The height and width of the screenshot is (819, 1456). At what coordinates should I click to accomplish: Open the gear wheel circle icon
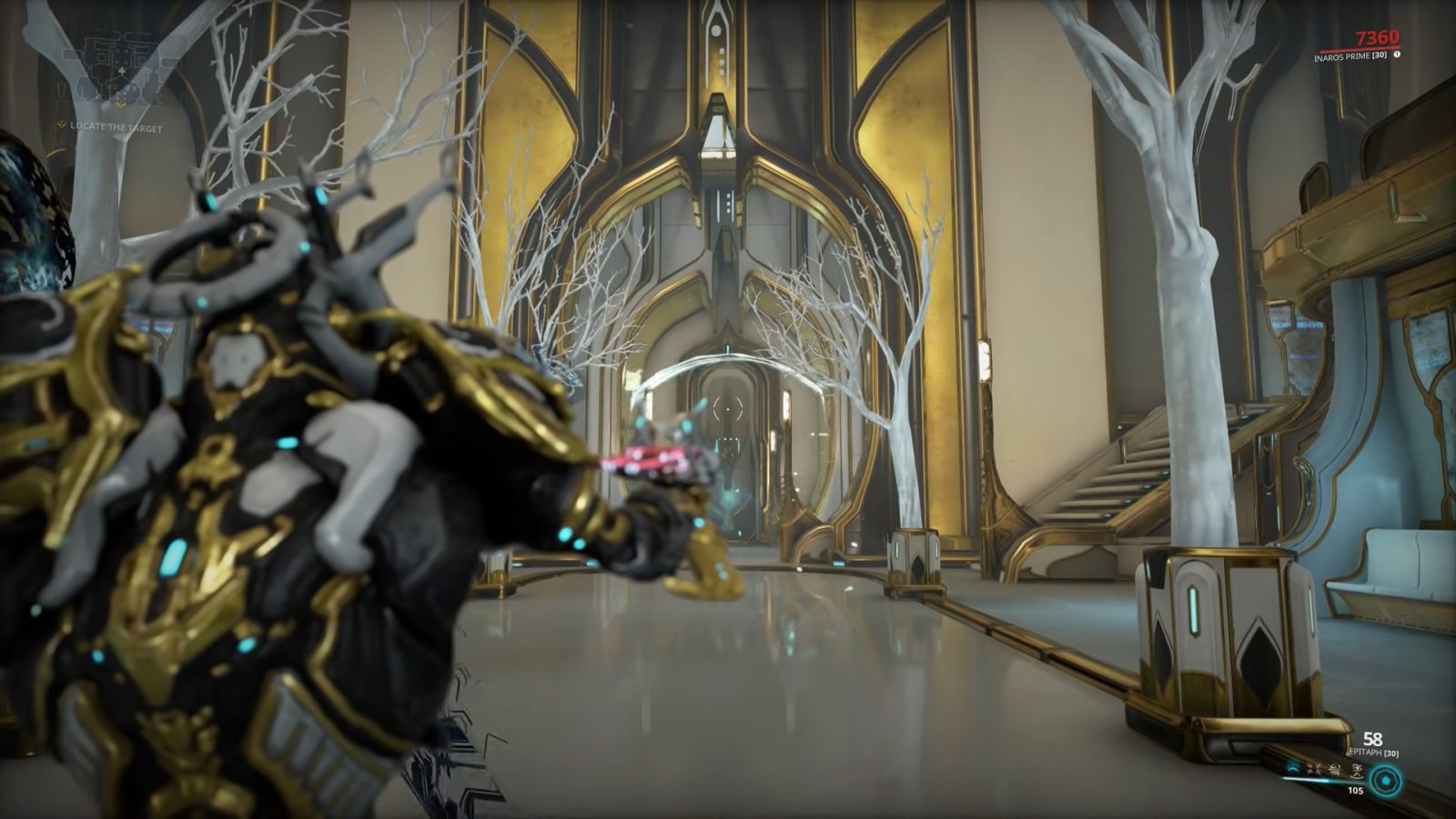coord(1385,781)
